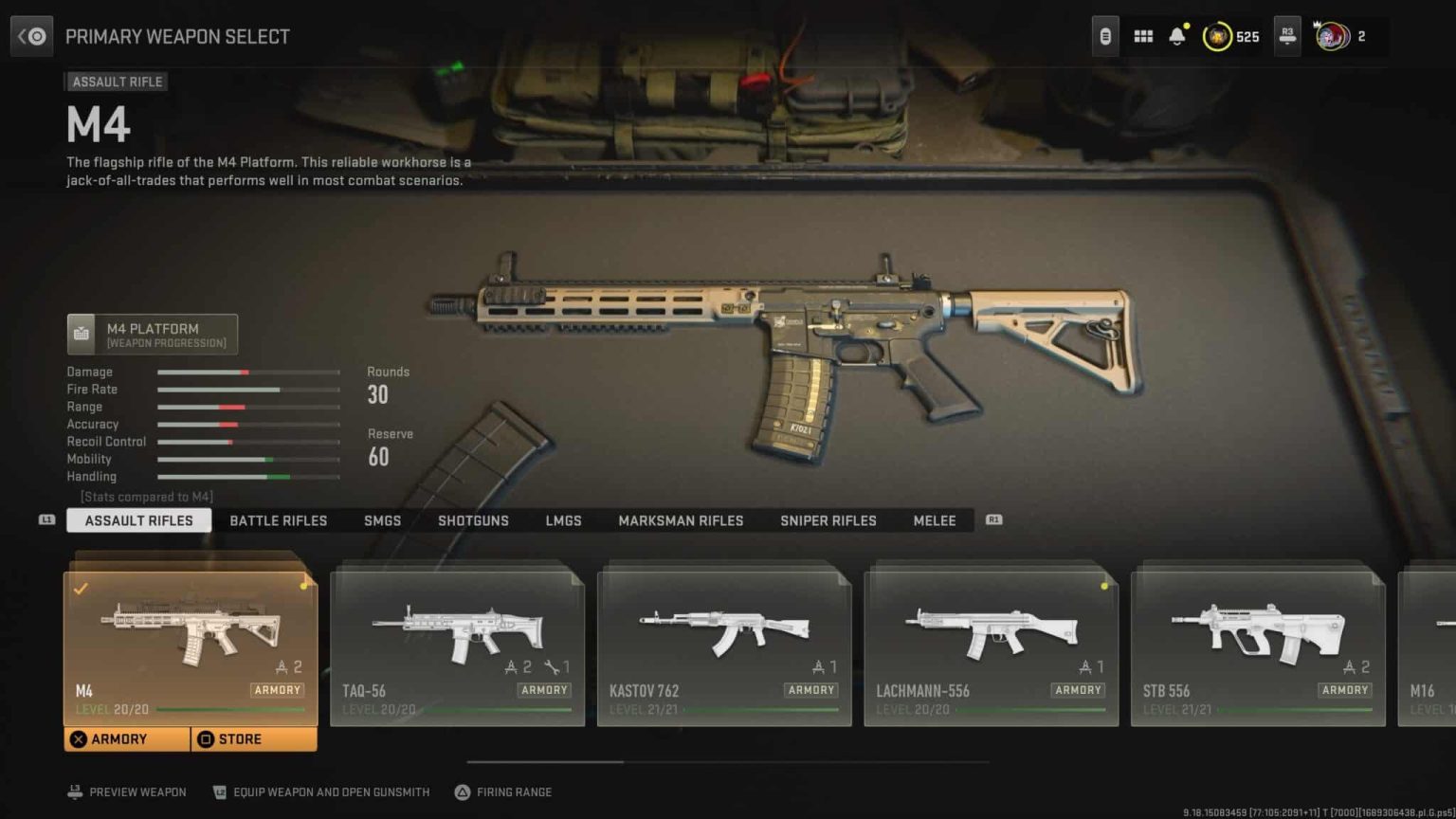This screenshot has height=819, width=1456.
Task: Open the channels grid icon top right
Action: coord(1142,35)
